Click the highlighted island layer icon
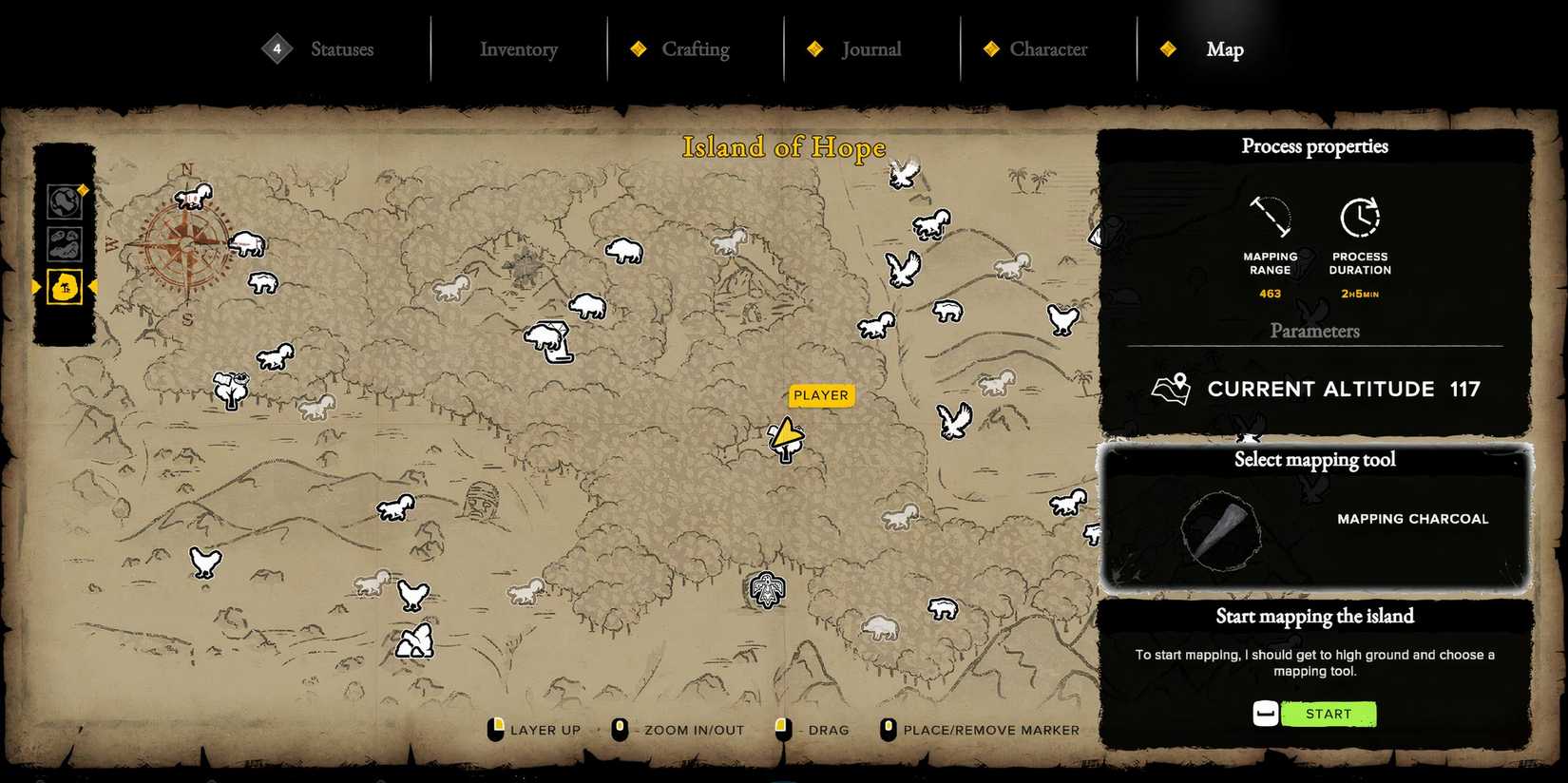1568x783 pixels. 65,289
